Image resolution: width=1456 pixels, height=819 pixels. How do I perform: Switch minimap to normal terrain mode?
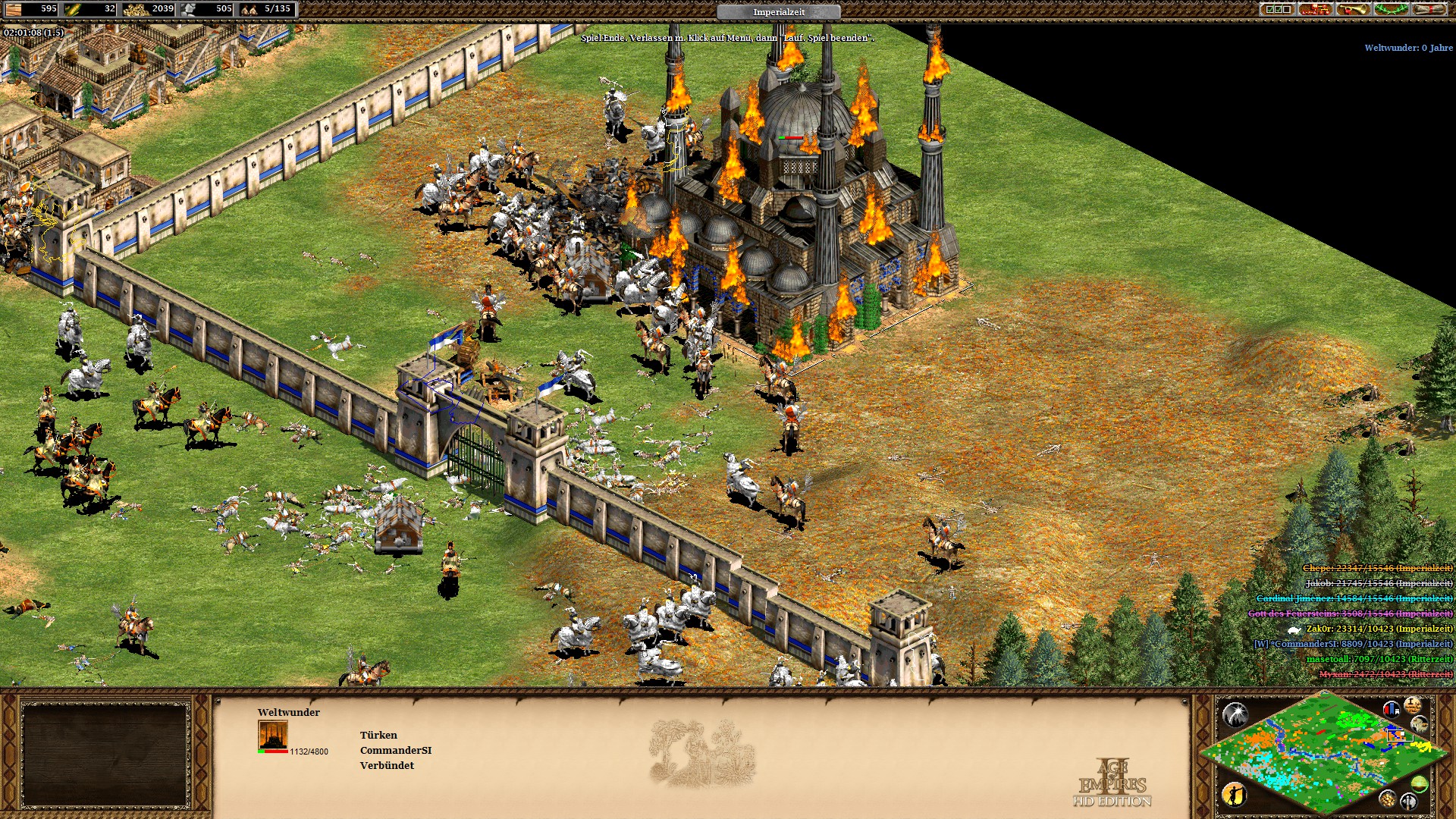[x=1419, y=784]
